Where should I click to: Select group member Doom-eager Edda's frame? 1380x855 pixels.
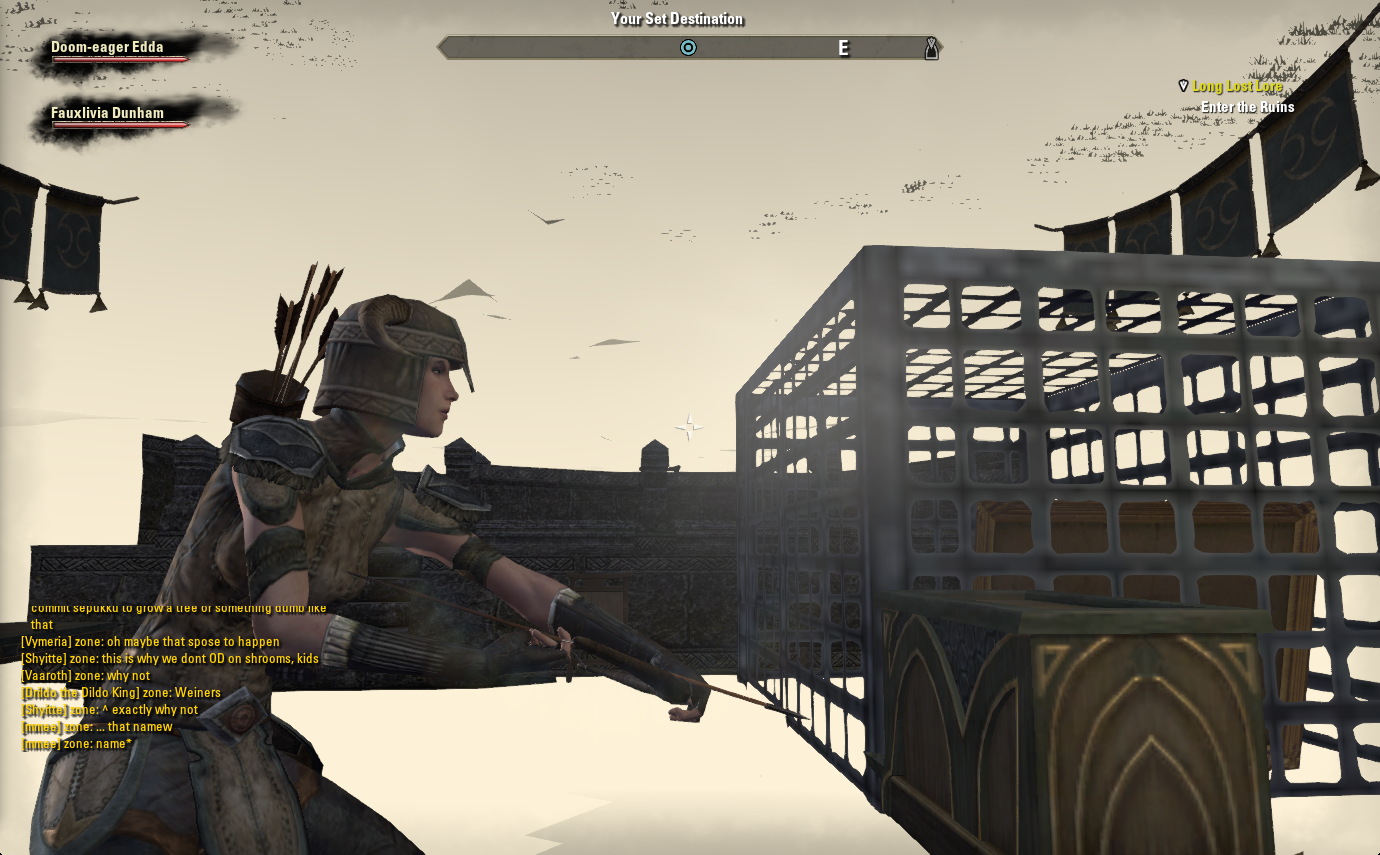(107, 48)
